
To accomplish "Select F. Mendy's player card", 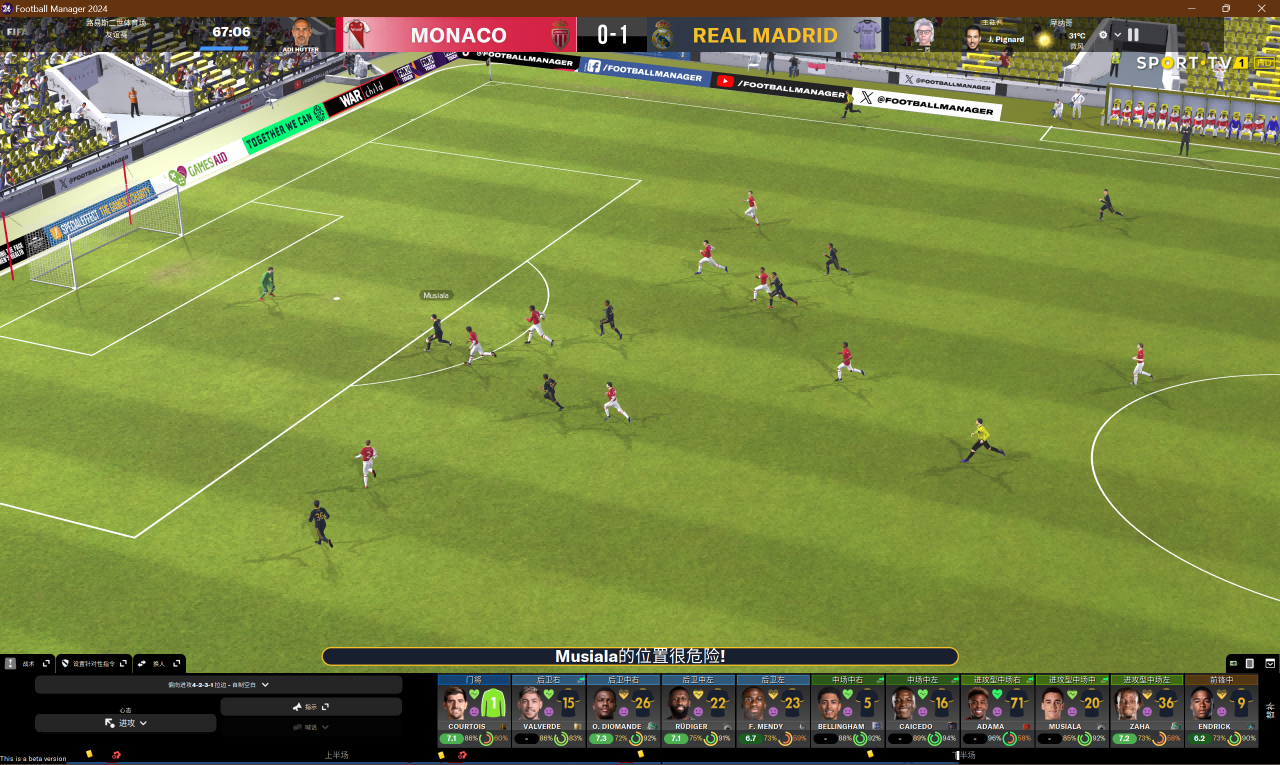I will [773, 709].
